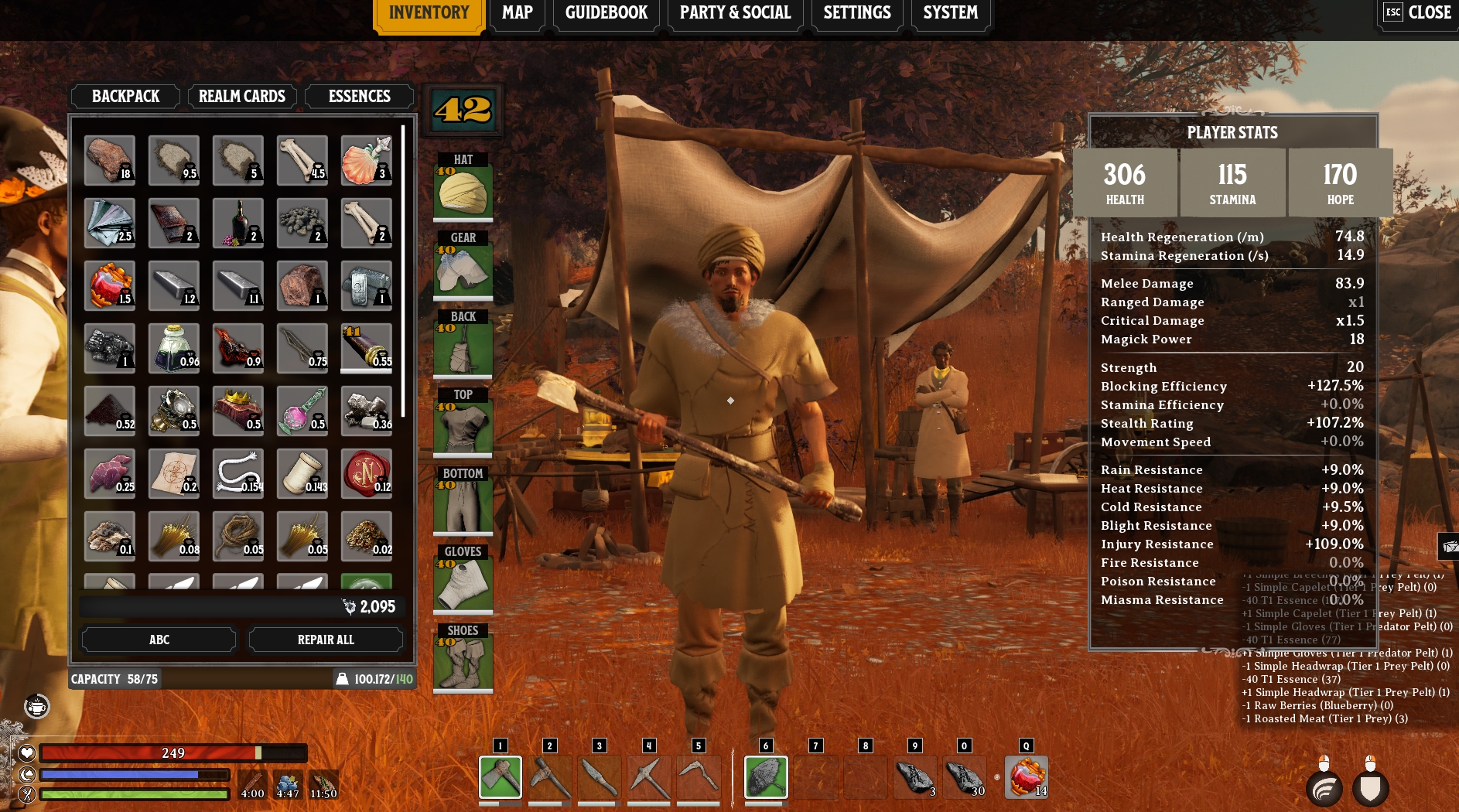Screen dimensions: 1459x812
Task: Switch to Essences tab
Action: pyautogui.click(x=359, y=97)
